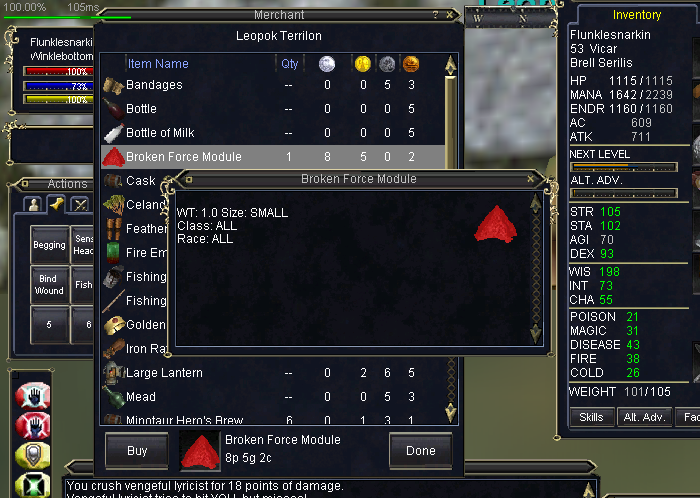Buy the Broken Force Module

[137, 451]
